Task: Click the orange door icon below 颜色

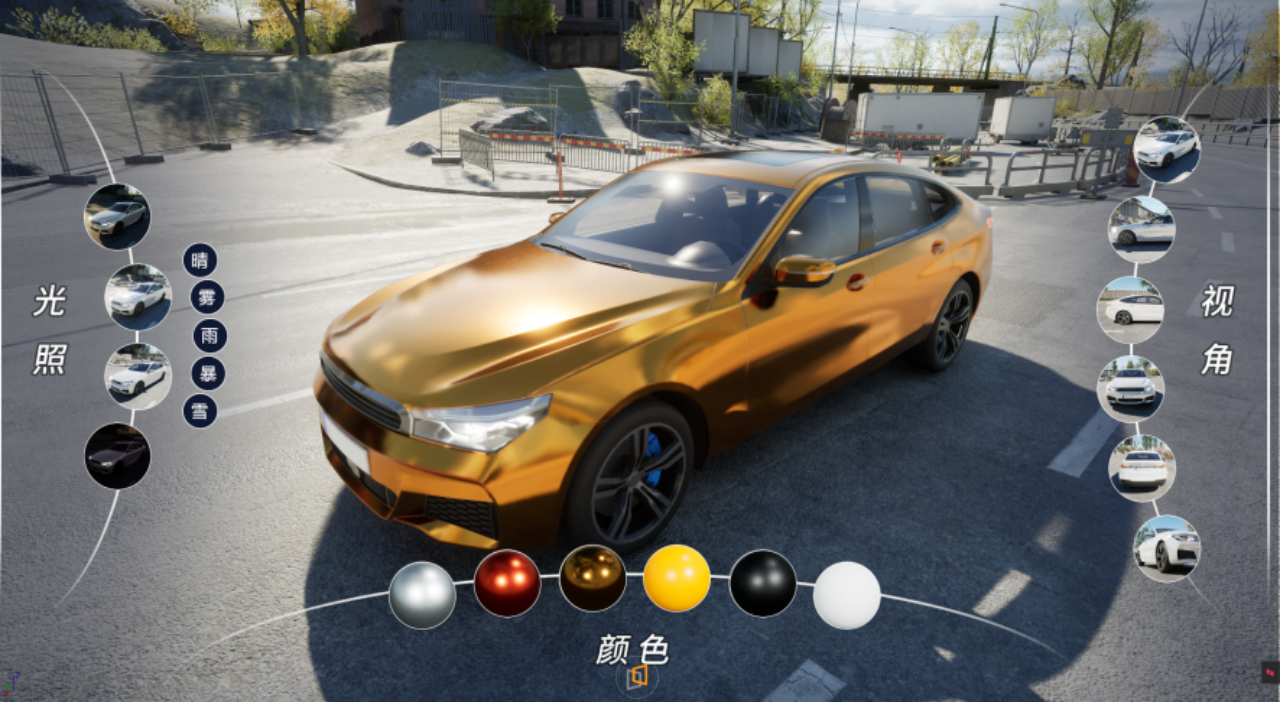Action: [x=637, y=679]
